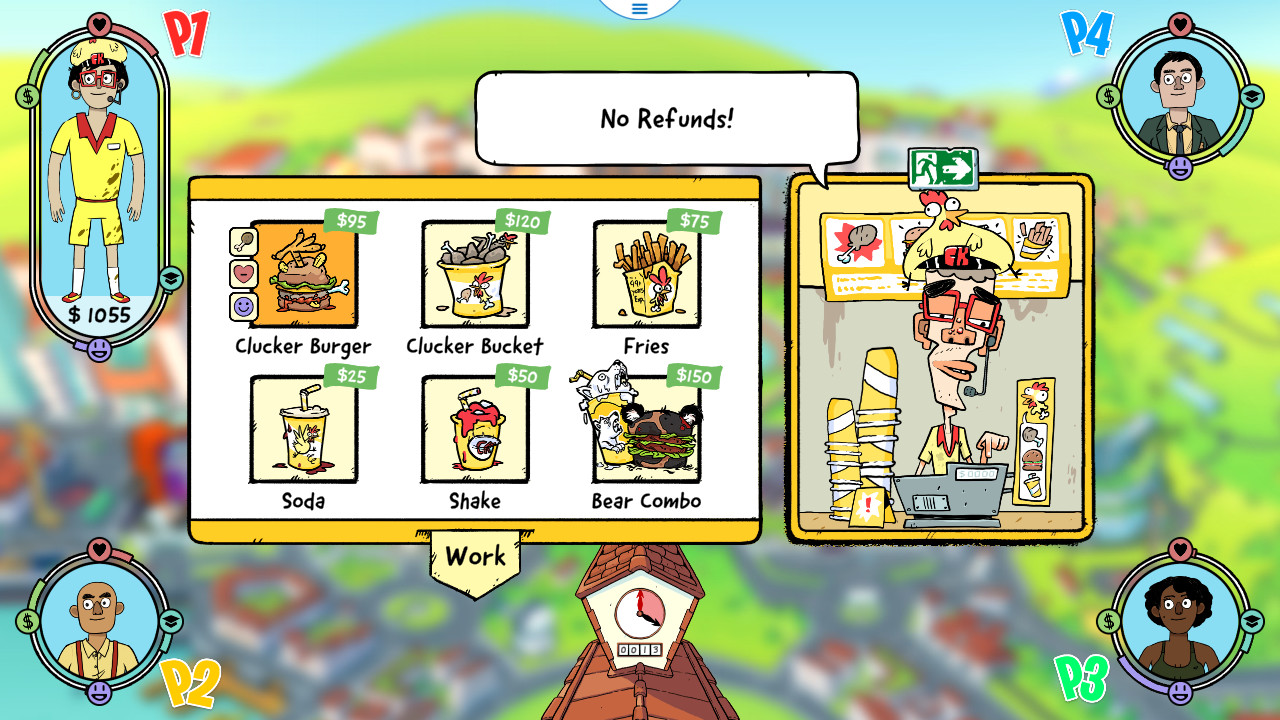This screenshot has height=720, width=1280.
Task: Click the heart stat icon next to the burger
Action: pyautogui.click(x=243, y=275)
